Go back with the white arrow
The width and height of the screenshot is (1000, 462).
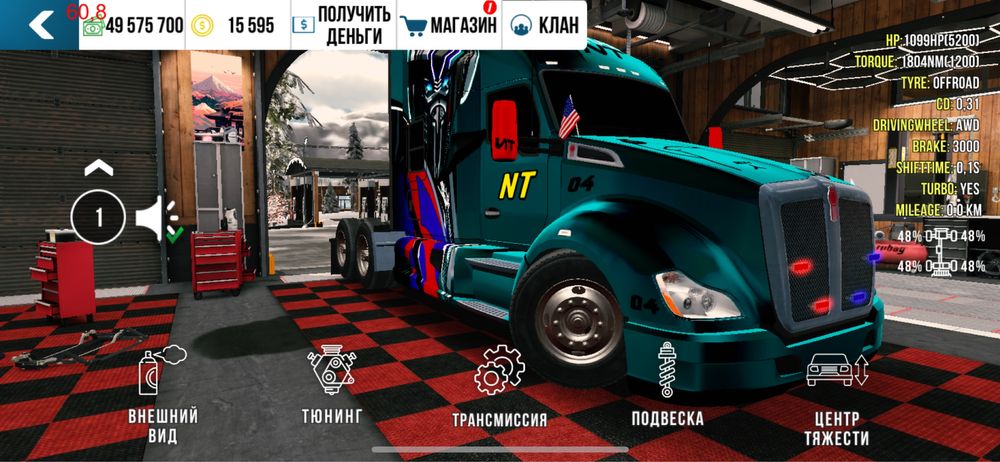[41, 25]
